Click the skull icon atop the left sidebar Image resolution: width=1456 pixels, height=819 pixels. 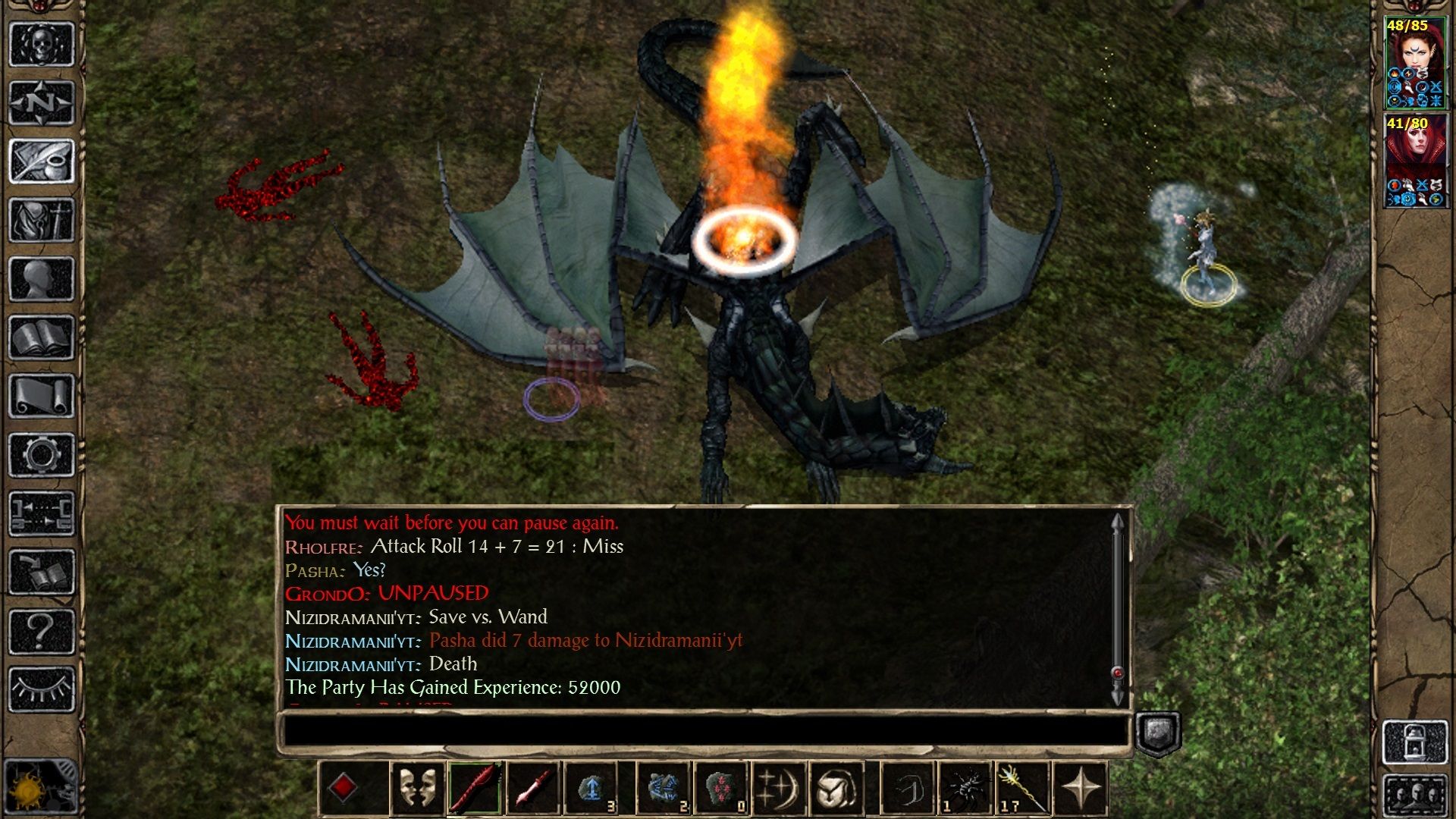[x=42, y=44]
